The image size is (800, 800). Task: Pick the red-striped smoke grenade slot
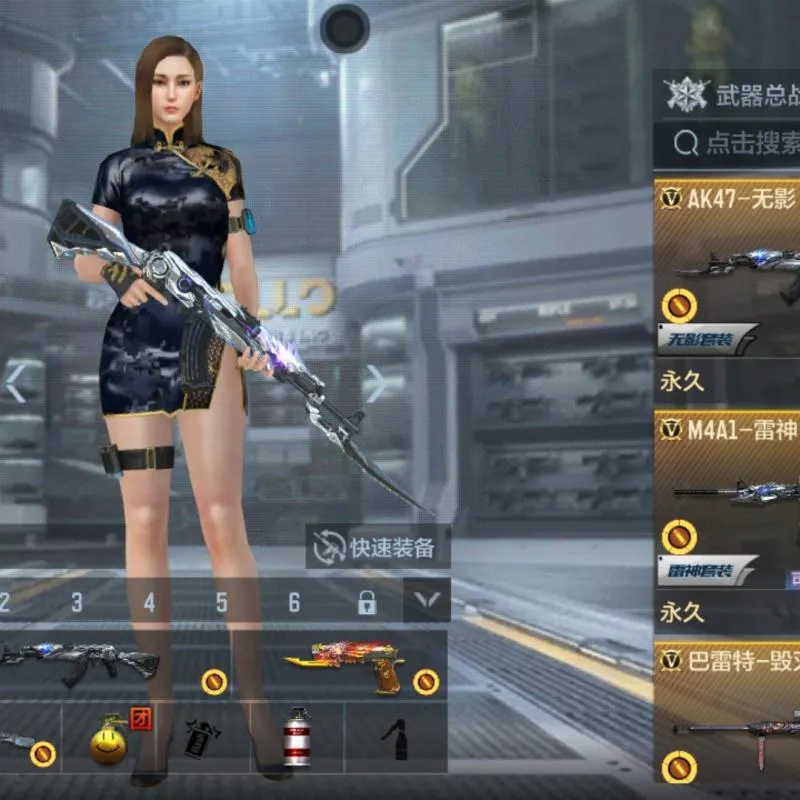[x=297, y=738]
